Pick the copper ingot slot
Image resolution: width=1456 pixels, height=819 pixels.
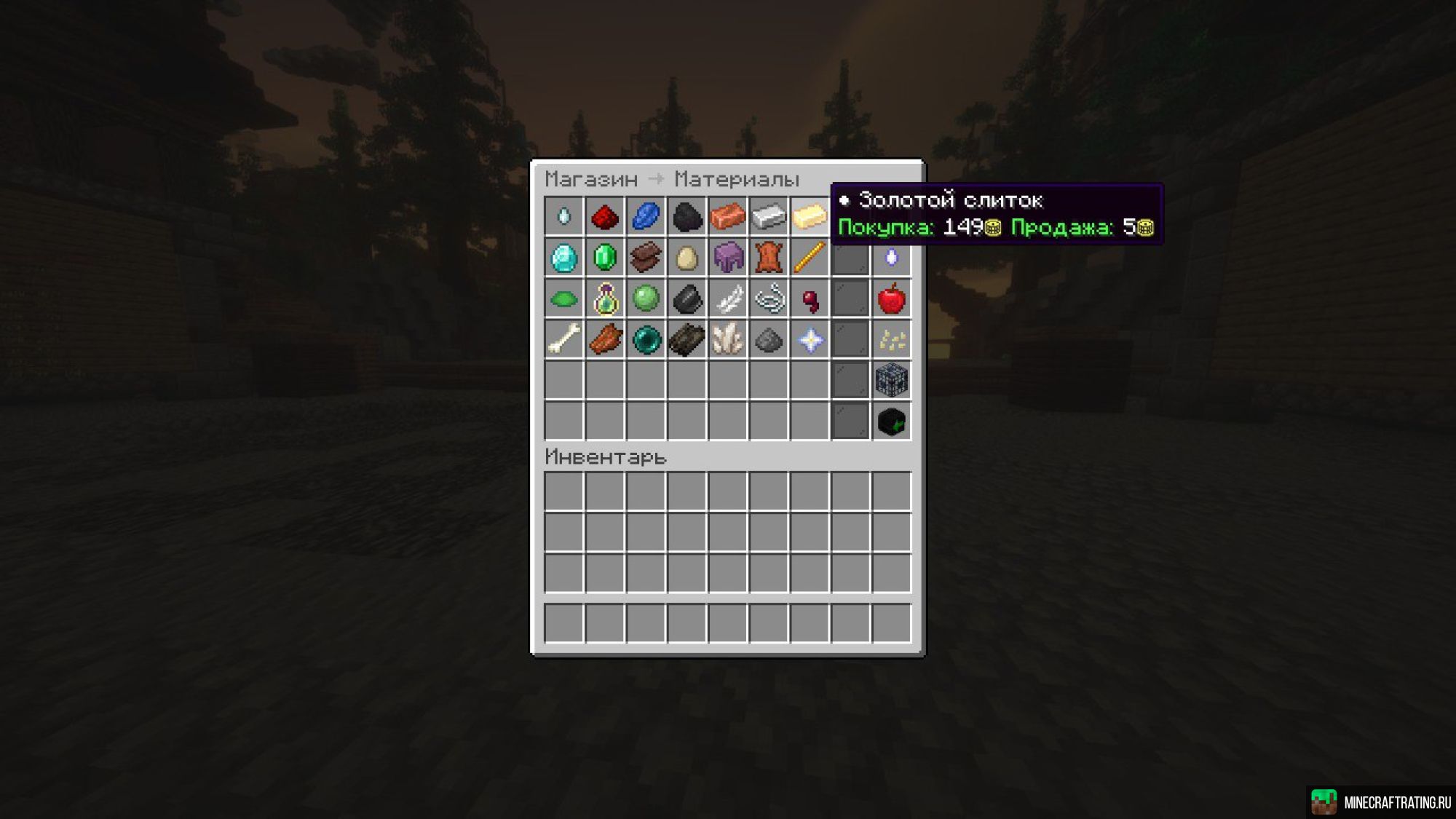coord(727,216)
